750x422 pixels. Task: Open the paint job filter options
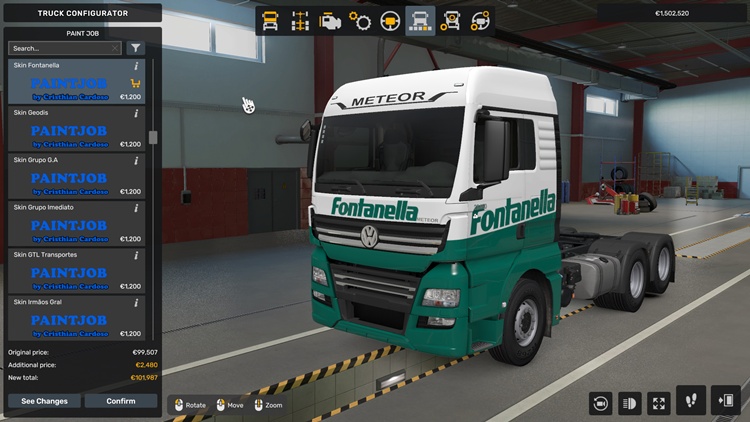(x=136, y=48)
